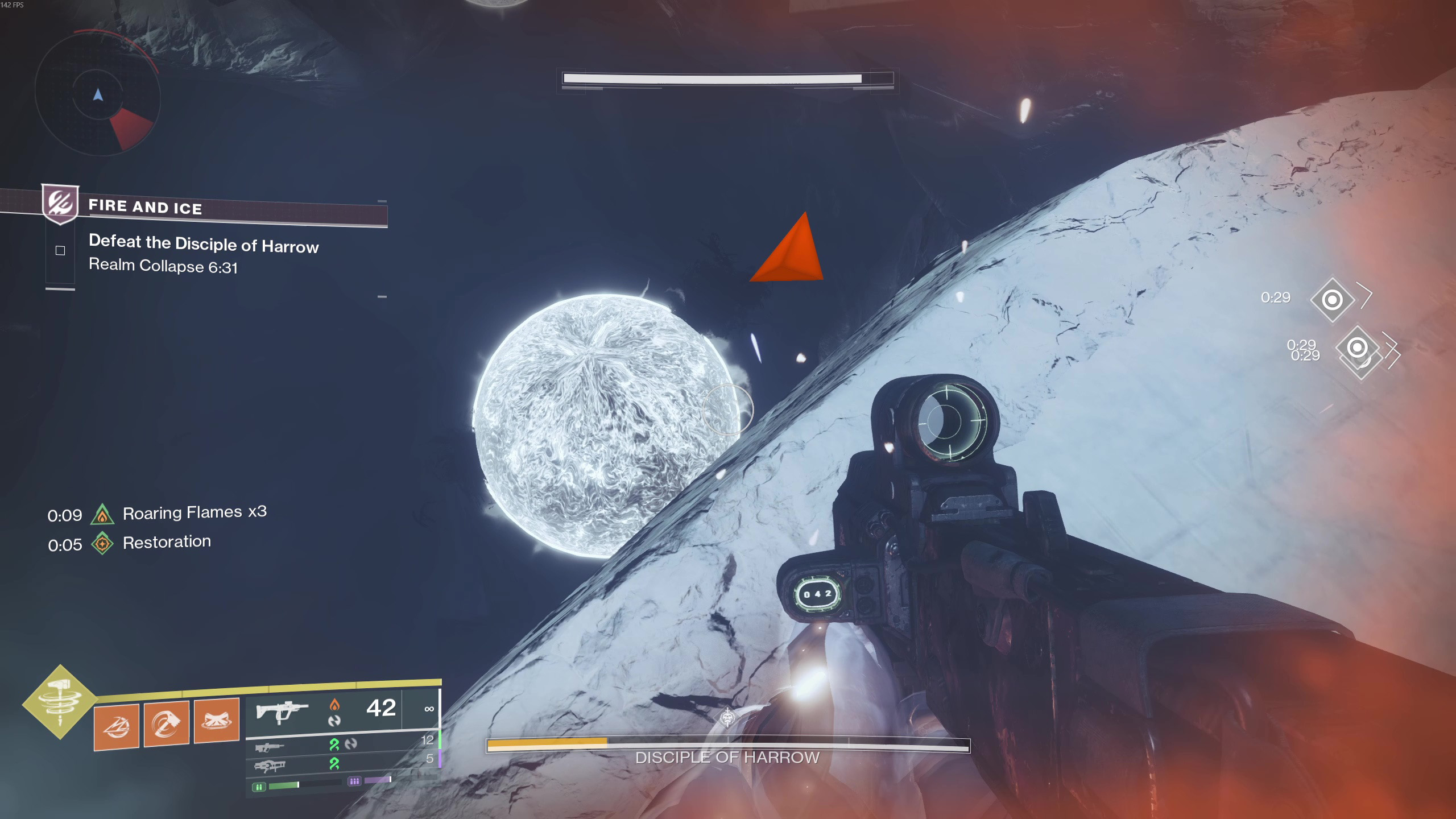
Task: Open the Fire and Ice quest emblem
Action: pyautogui.click(x=60, y=203)
